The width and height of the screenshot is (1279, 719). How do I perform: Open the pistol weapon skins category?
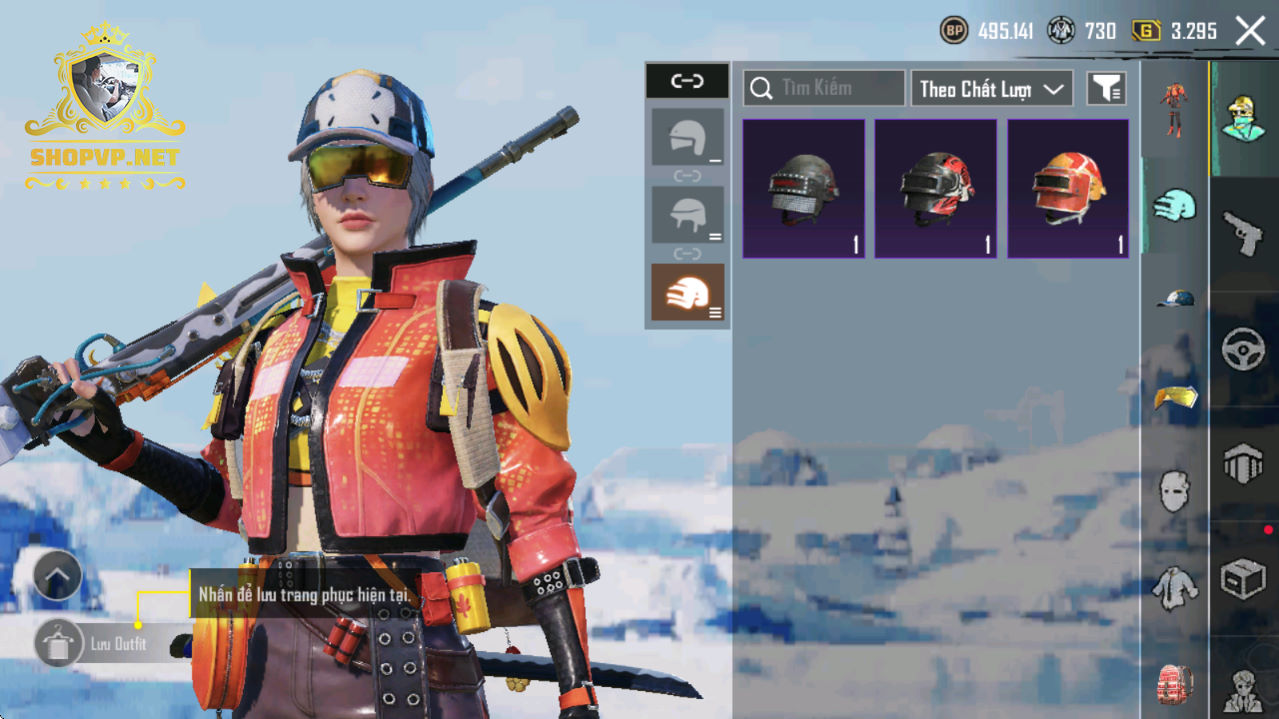1243,234
